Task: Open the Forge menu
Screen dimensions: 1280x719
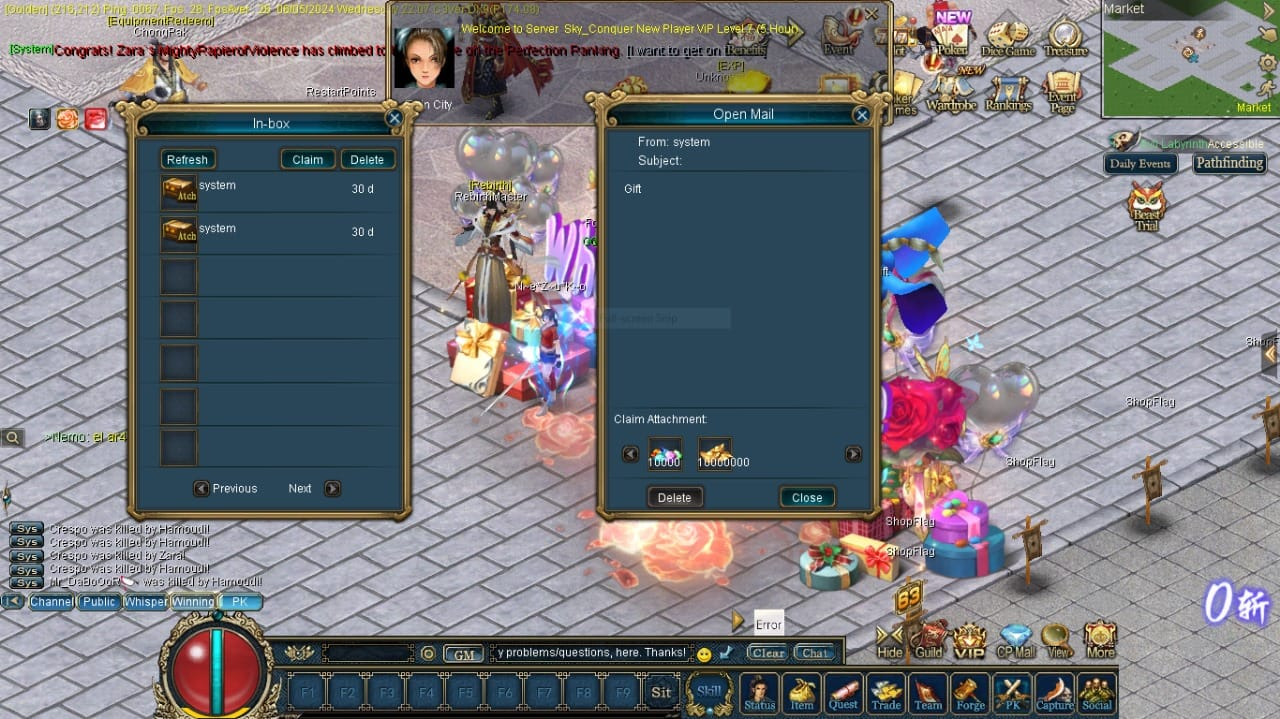Action: tap(970, 692)
